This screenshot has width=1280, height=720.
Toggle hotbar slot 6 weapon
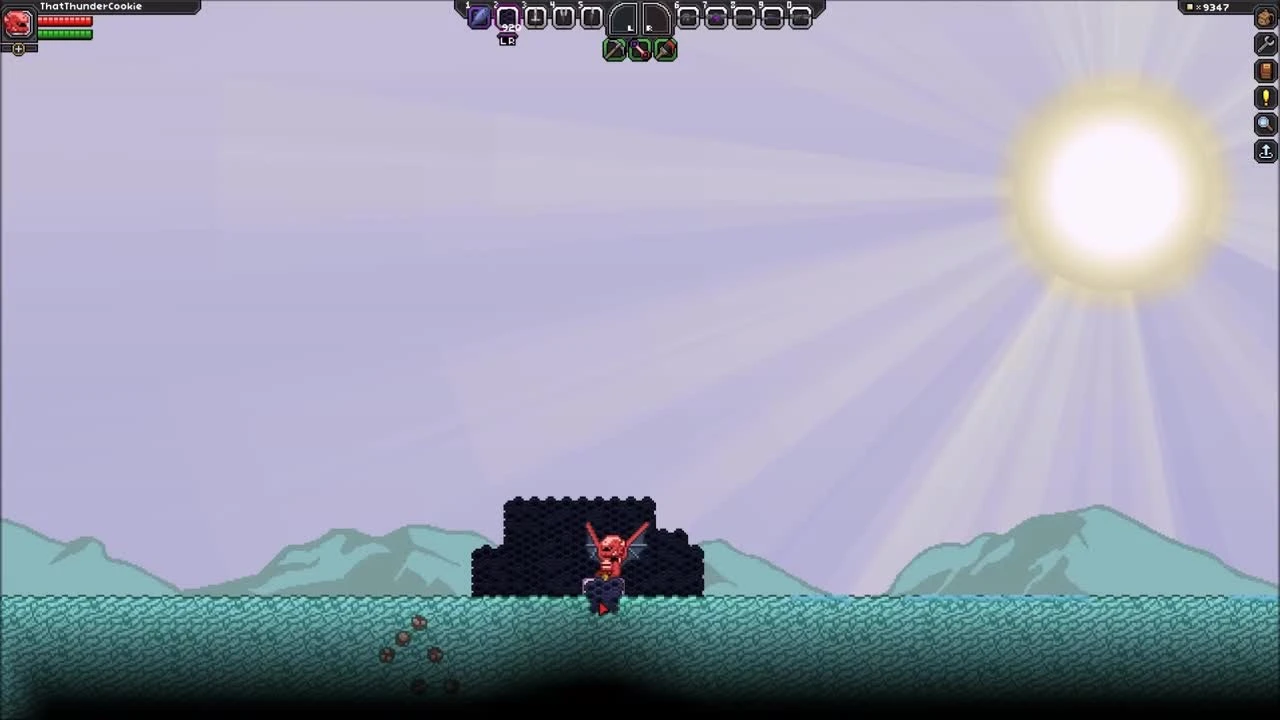(688, 17)
